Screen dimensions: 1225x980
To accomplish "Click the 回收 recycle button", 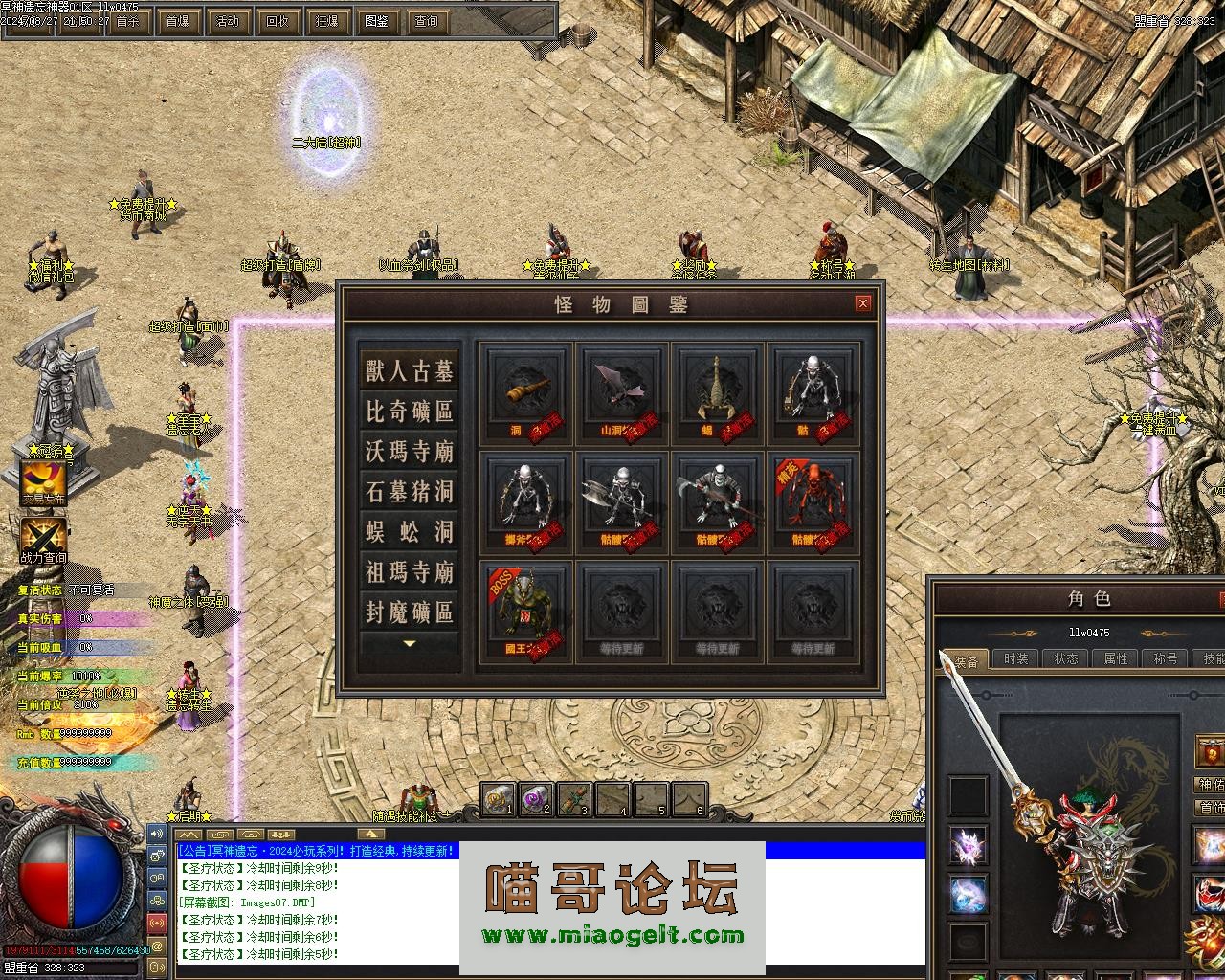I will point(278,21).
